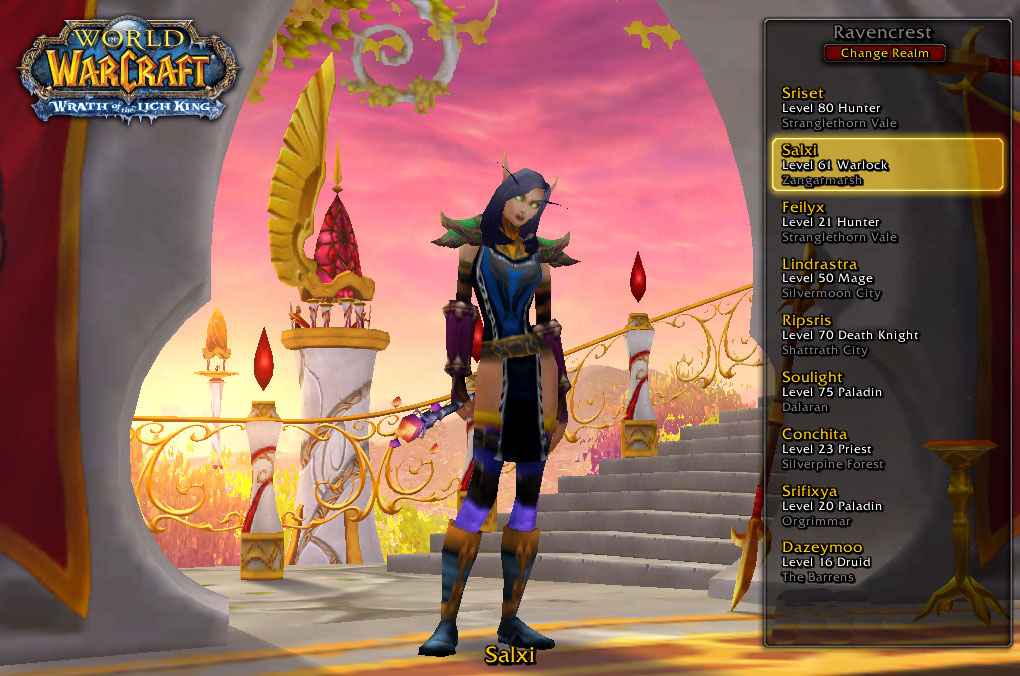
Task: Pick the Mage character Lindrastra
Action: 888,278
